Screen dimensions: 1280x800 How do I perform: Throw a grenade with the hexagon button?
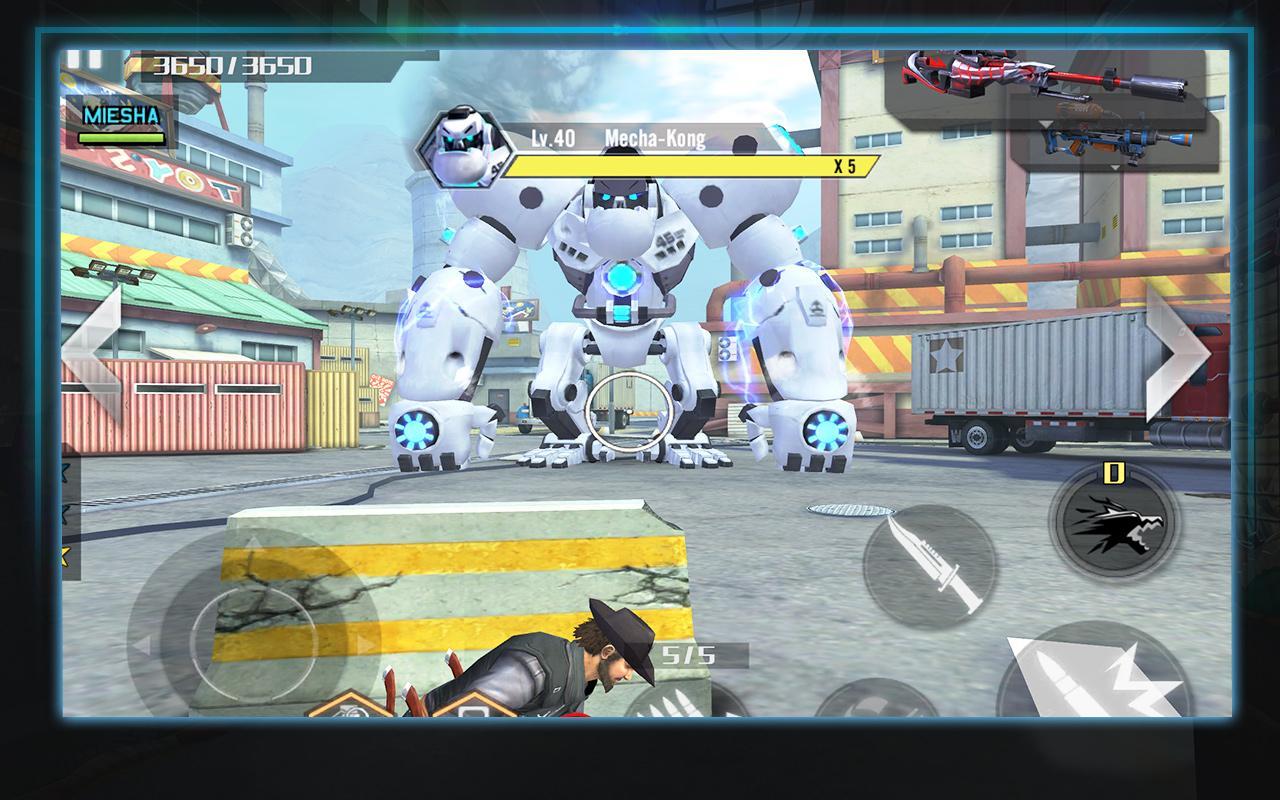tap(348, 706)
